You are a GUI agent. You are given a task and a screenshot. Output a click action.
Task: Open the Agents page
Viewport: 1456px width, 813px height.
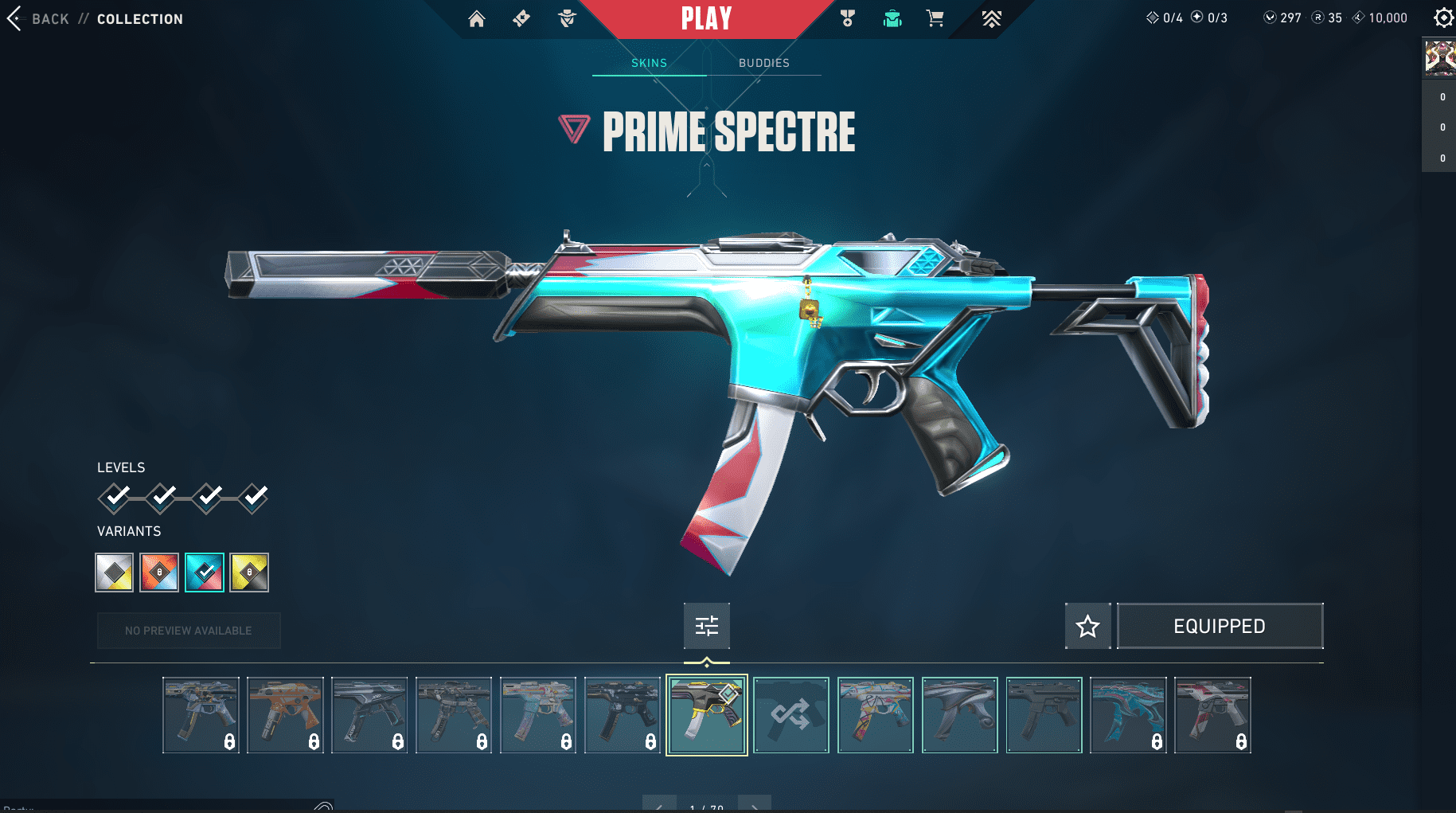(x=567, y=18)
